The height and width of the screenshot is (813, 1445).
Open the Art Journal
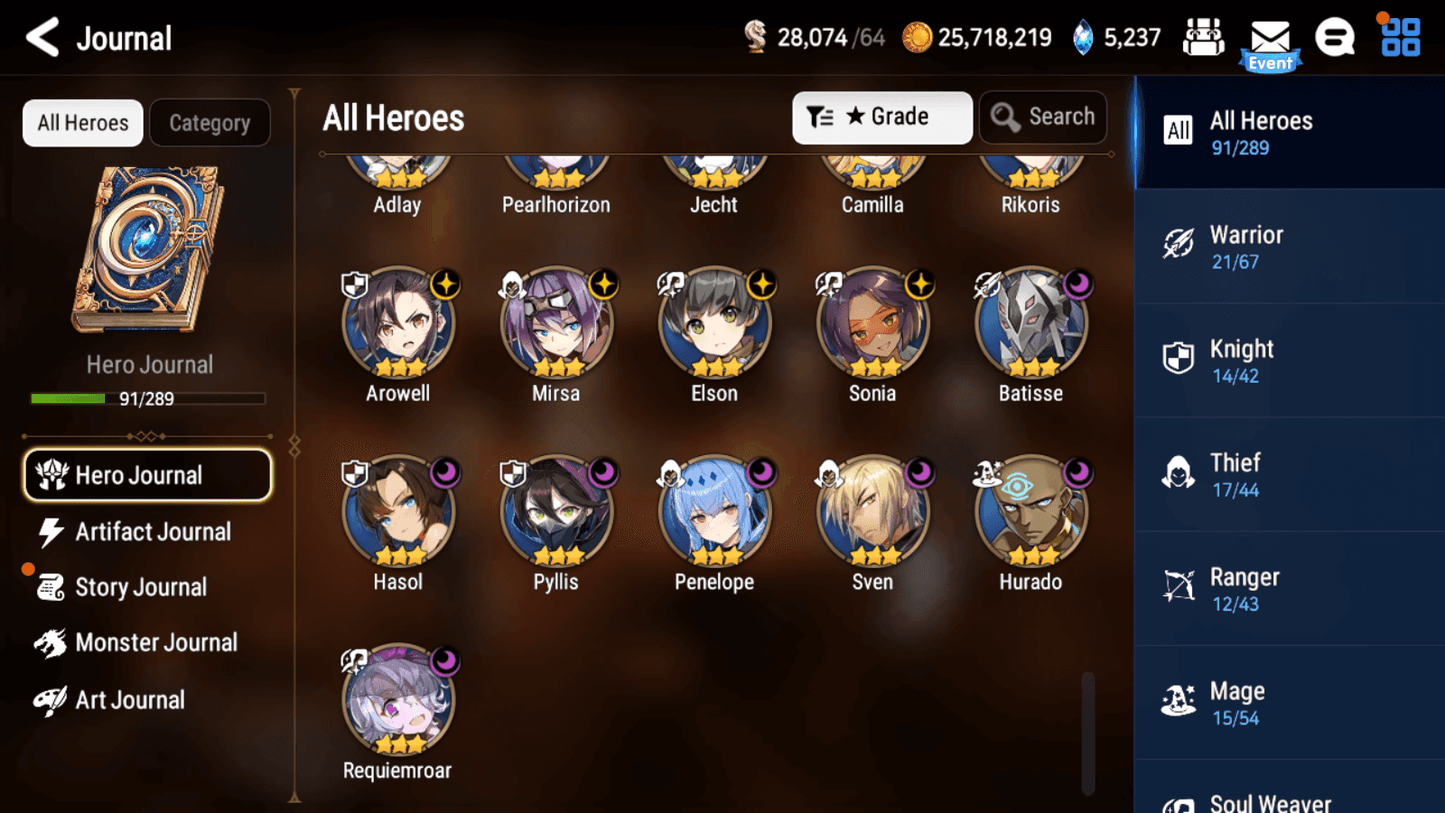point(128,700)
